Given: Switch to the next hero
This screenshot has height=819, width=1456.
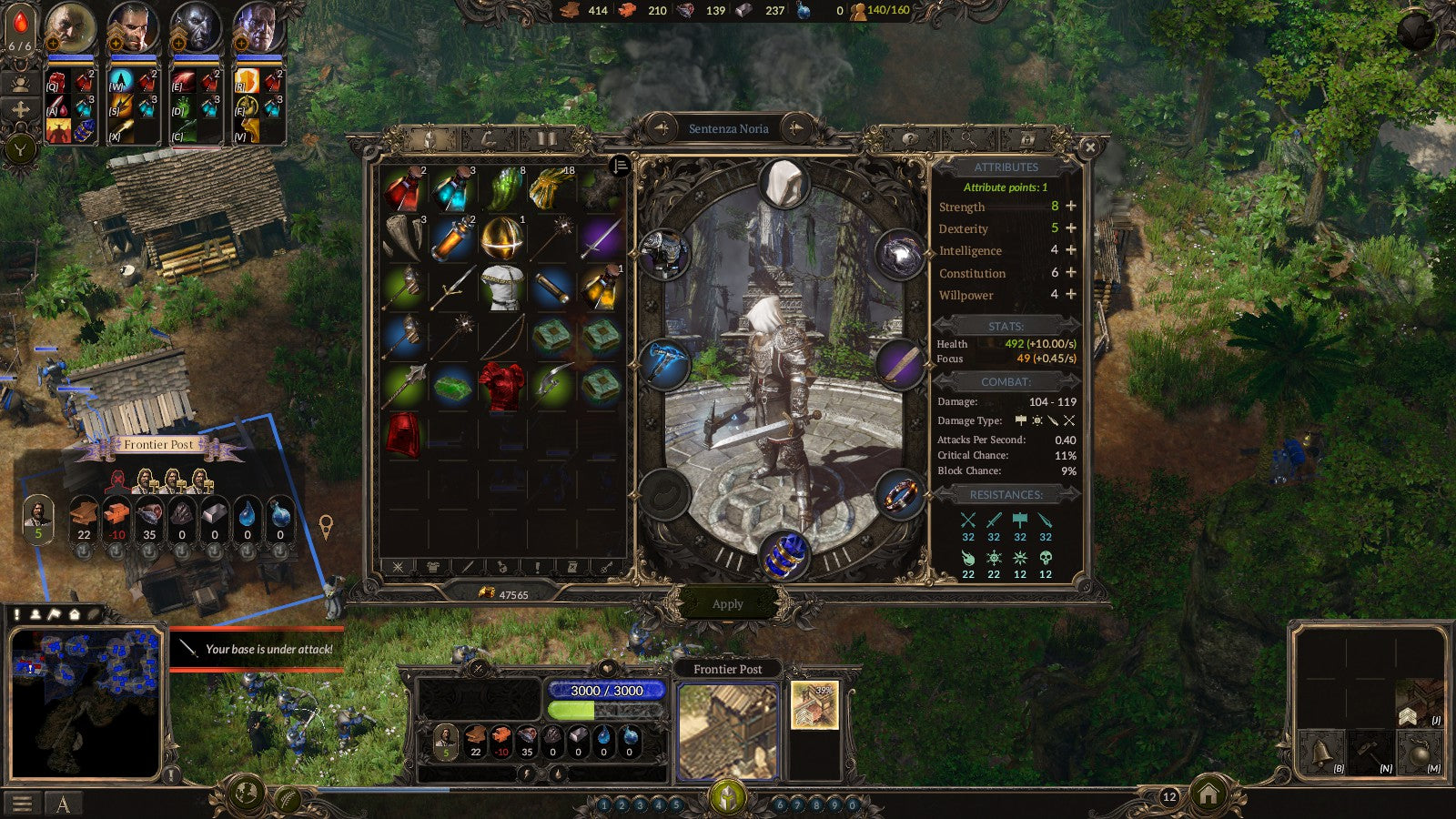Looking at the screenshot, I should click(796, 128).
